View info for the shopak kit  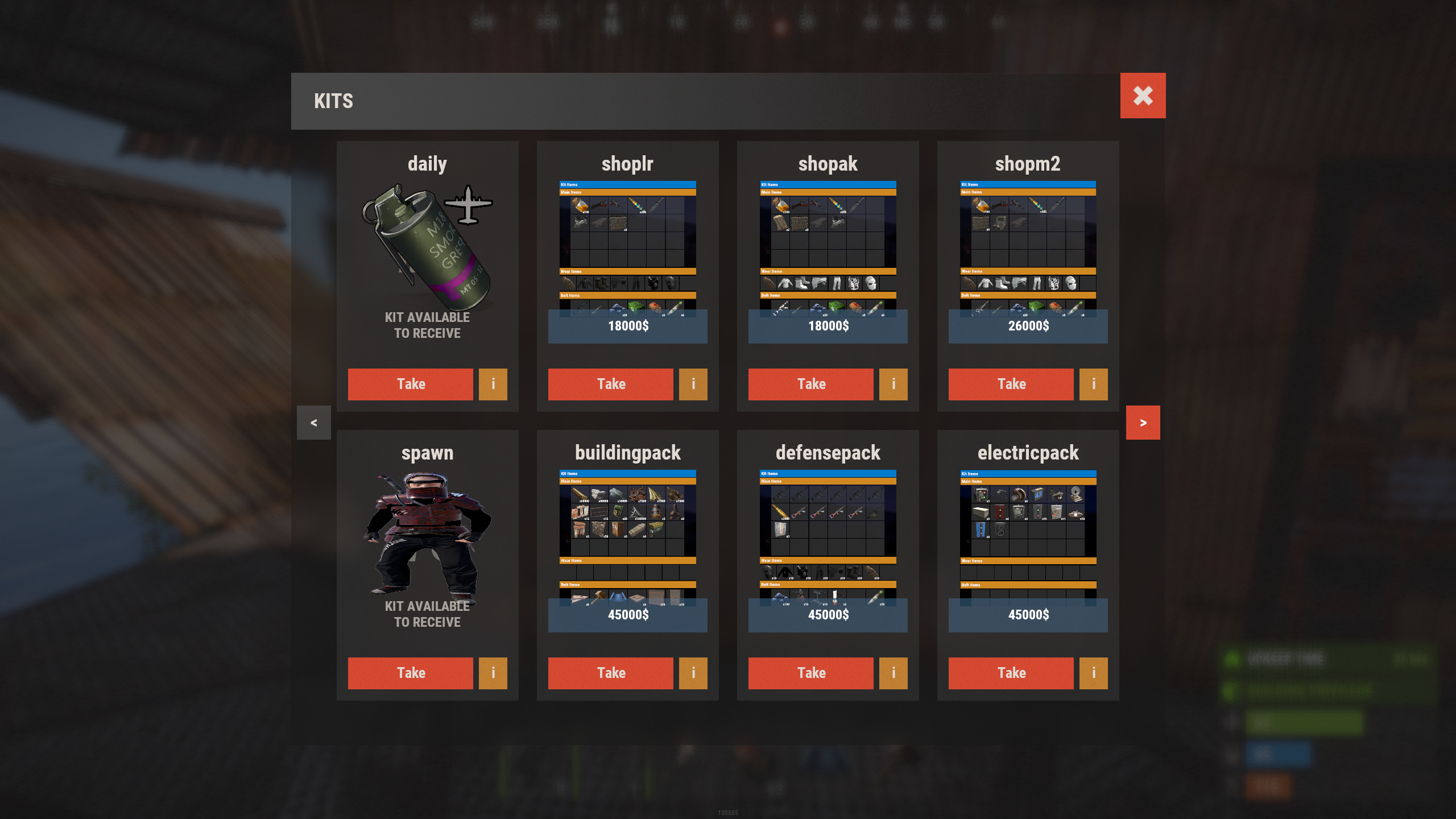[893, 384]
